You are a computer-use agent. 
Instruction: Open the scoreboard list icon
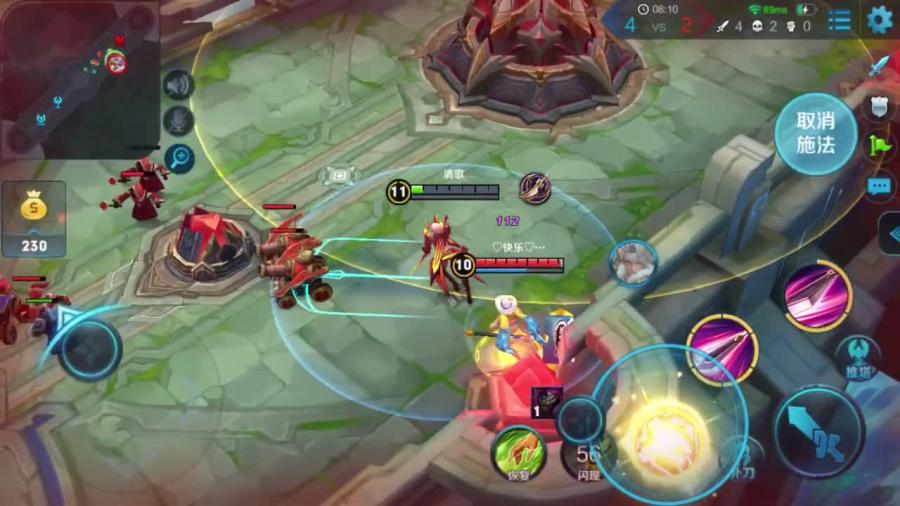840,20
